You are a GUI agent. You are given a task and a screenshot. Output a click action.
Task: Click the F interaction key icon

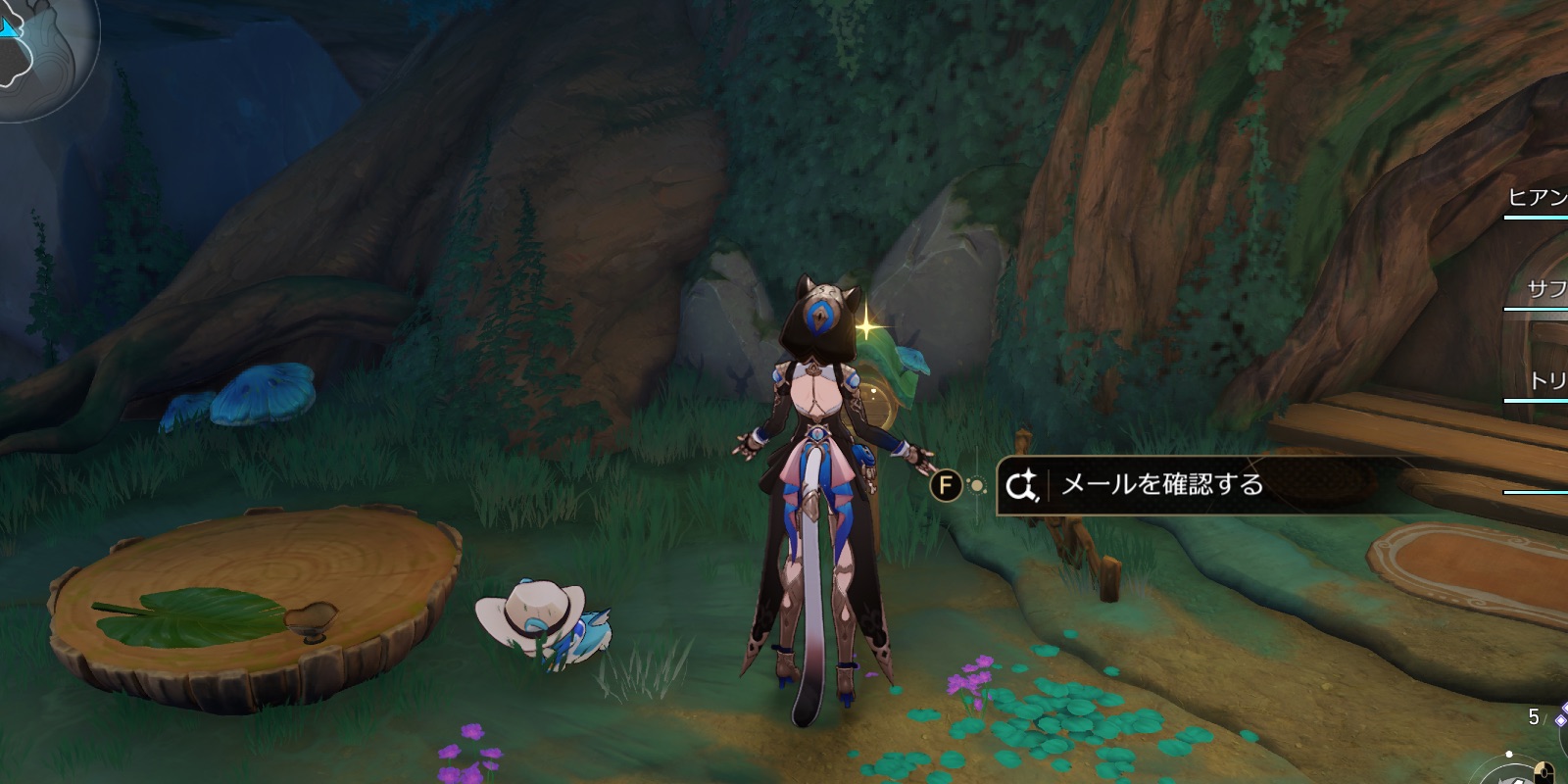[947, 484]
